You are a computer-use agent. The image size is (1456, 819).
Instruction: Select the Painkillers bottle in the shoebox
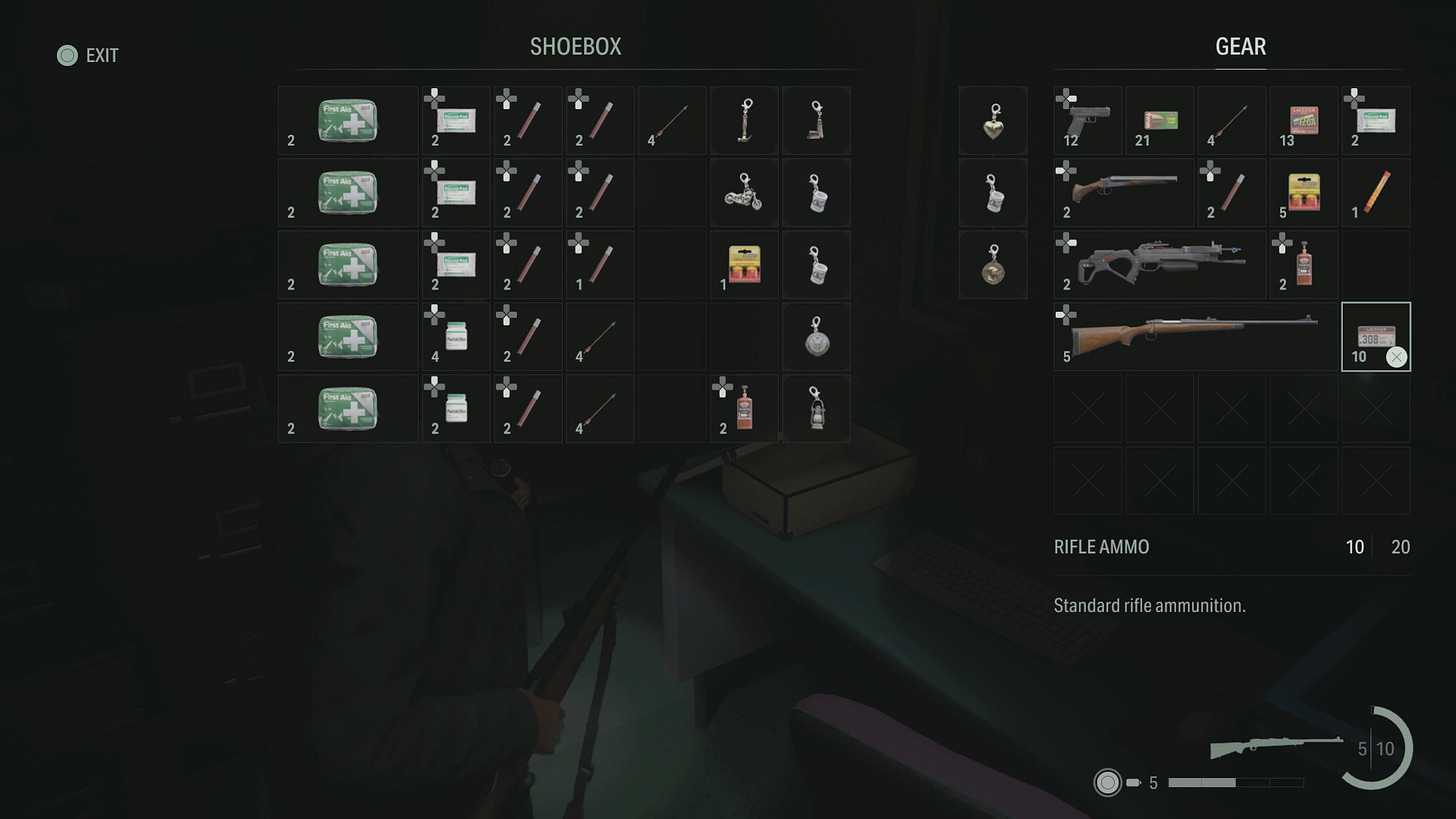point(455,336)
